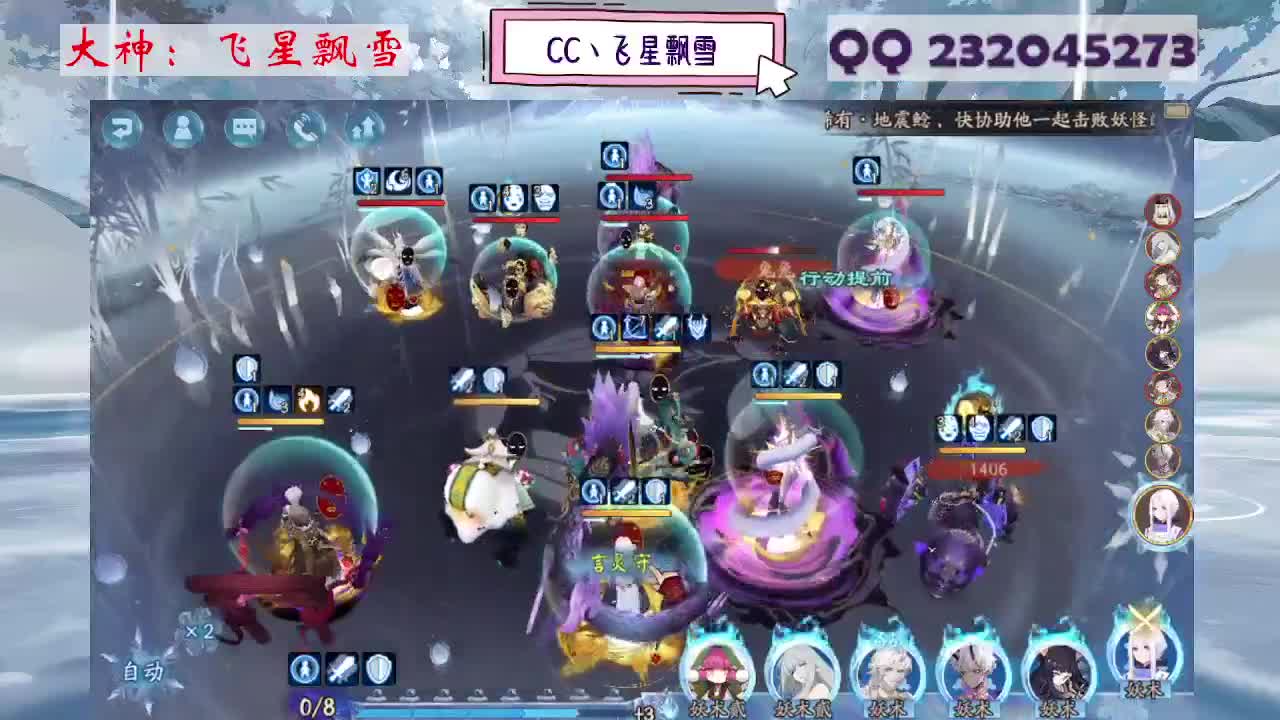Click the enhance arrow icon in top toolbar
The image size is (1280, 720).
[366, 128]
